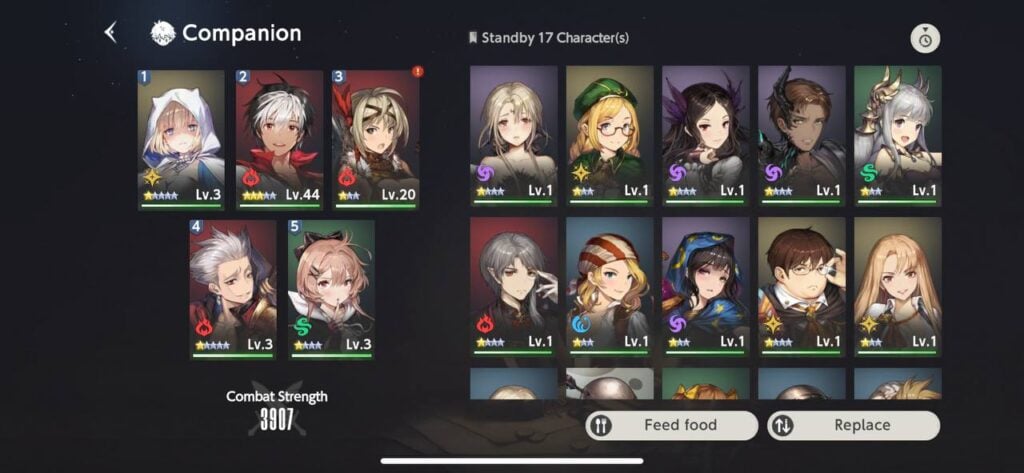This screenshot has height=473, width=1024.
Task: Select the gray-haired standby character on red
Action: pos(513,285)
